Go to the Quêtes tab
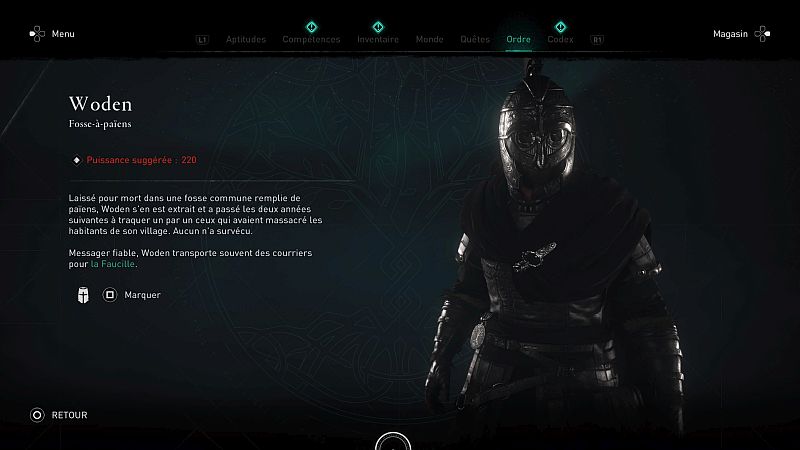 point(475,40)
